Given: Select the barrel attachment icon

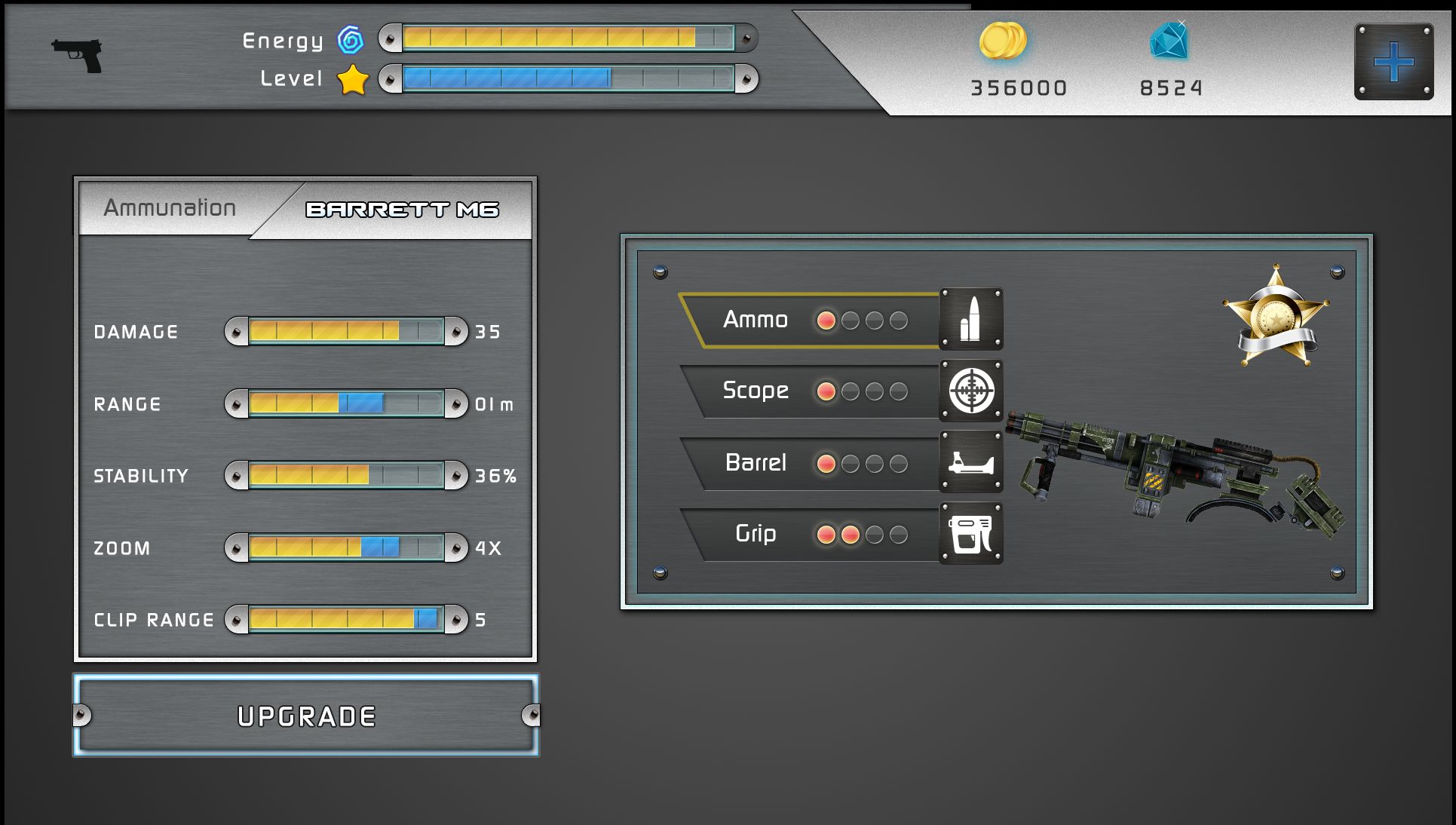Looking at the screenshot, I should tap(971, 462).
